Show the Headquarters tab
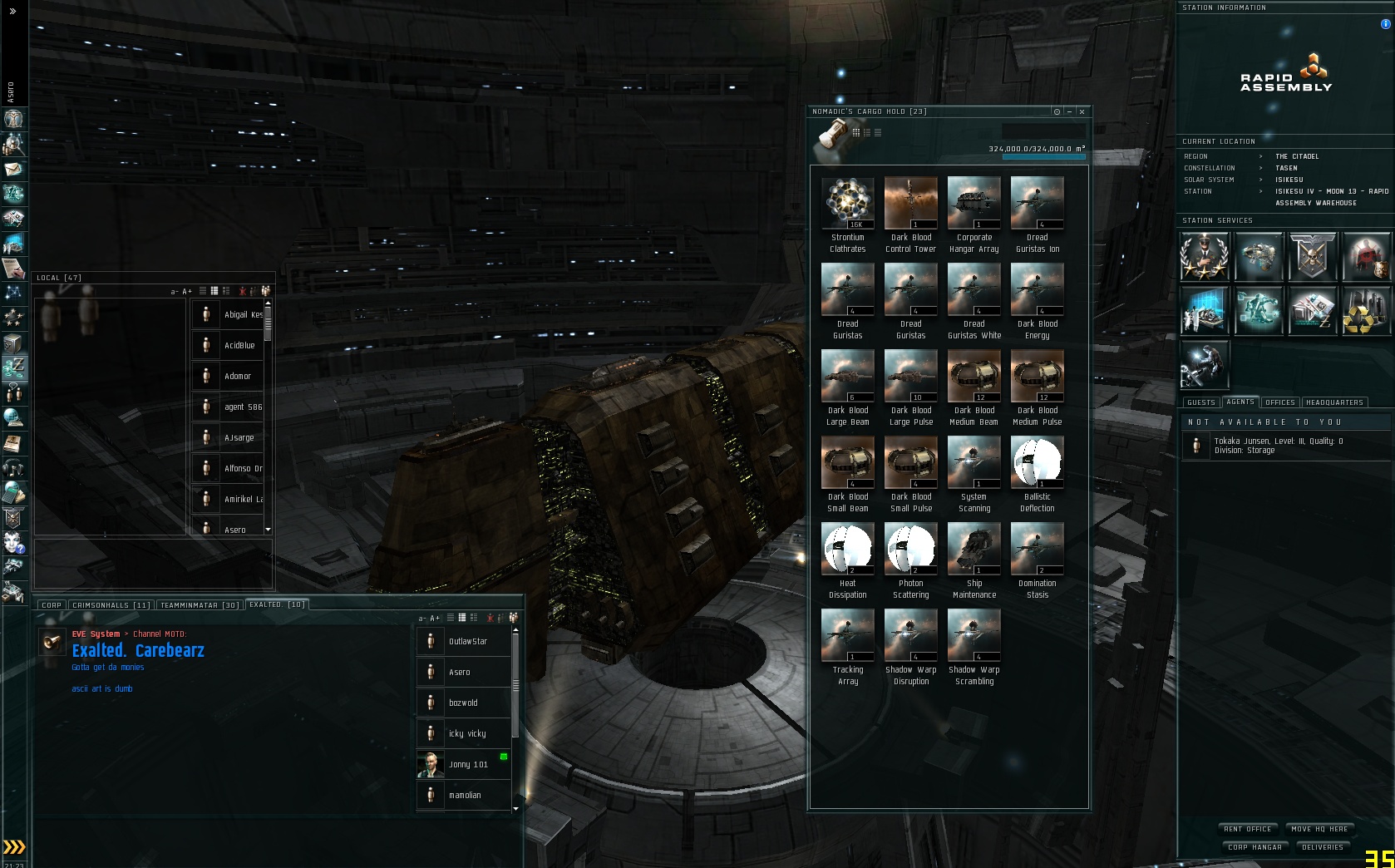Screen dimensions: 1395x868 click(x=1333, y=402)
